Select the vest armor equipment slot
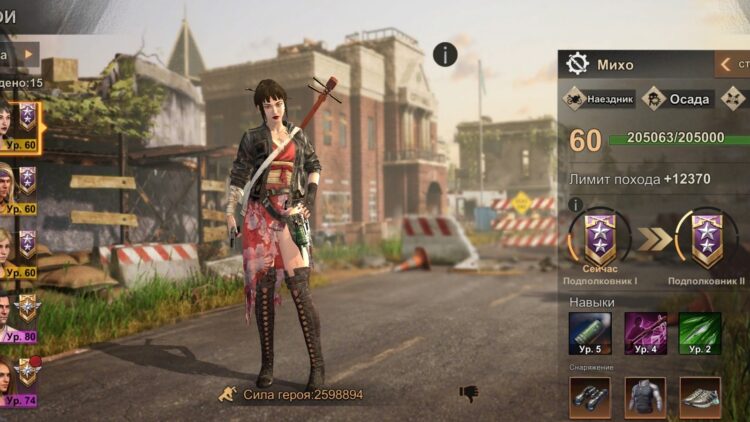This screenshot has height=422, width=750. [x=645, y=396]
